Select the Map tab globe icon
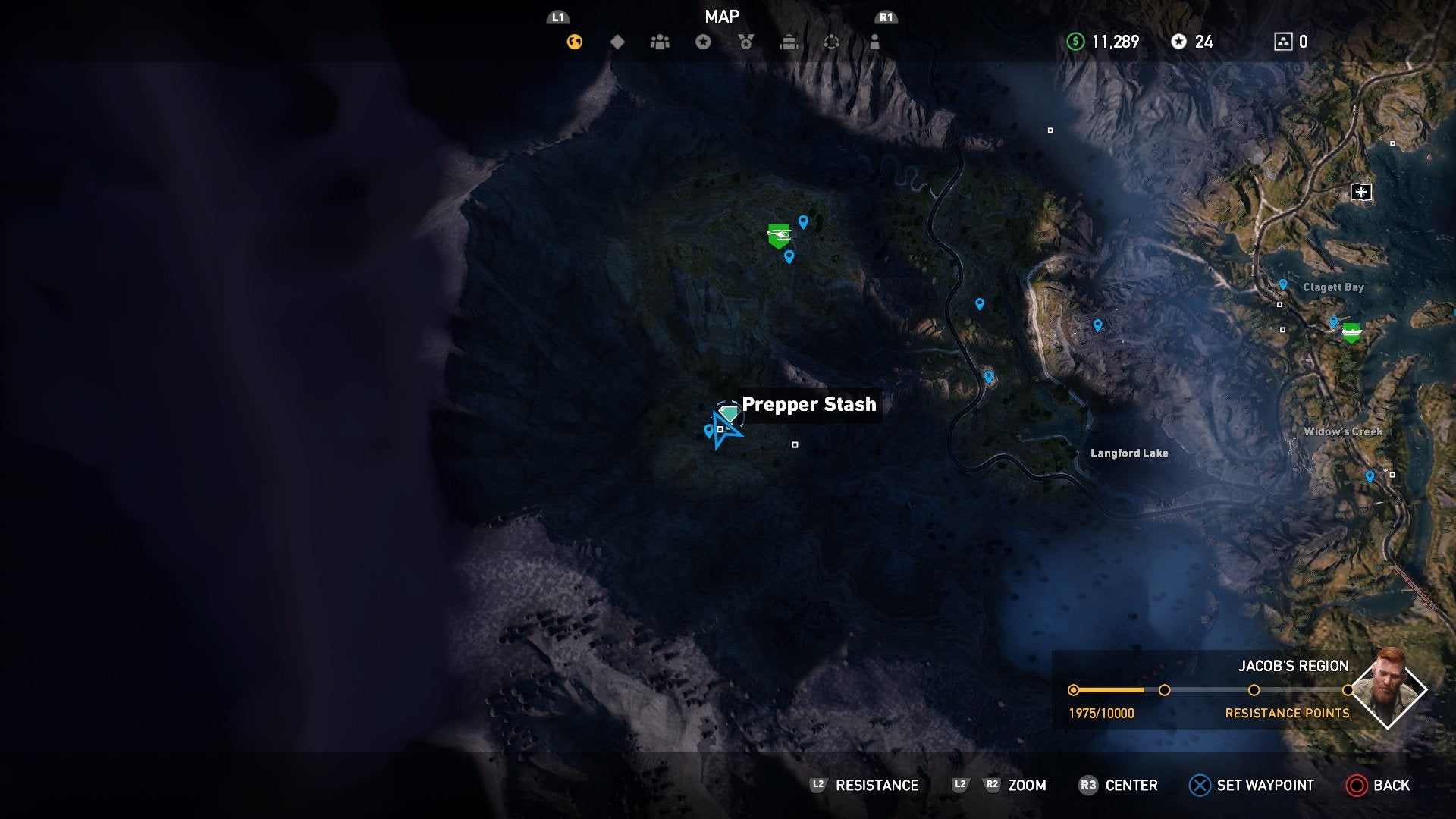 coord(573,42)
